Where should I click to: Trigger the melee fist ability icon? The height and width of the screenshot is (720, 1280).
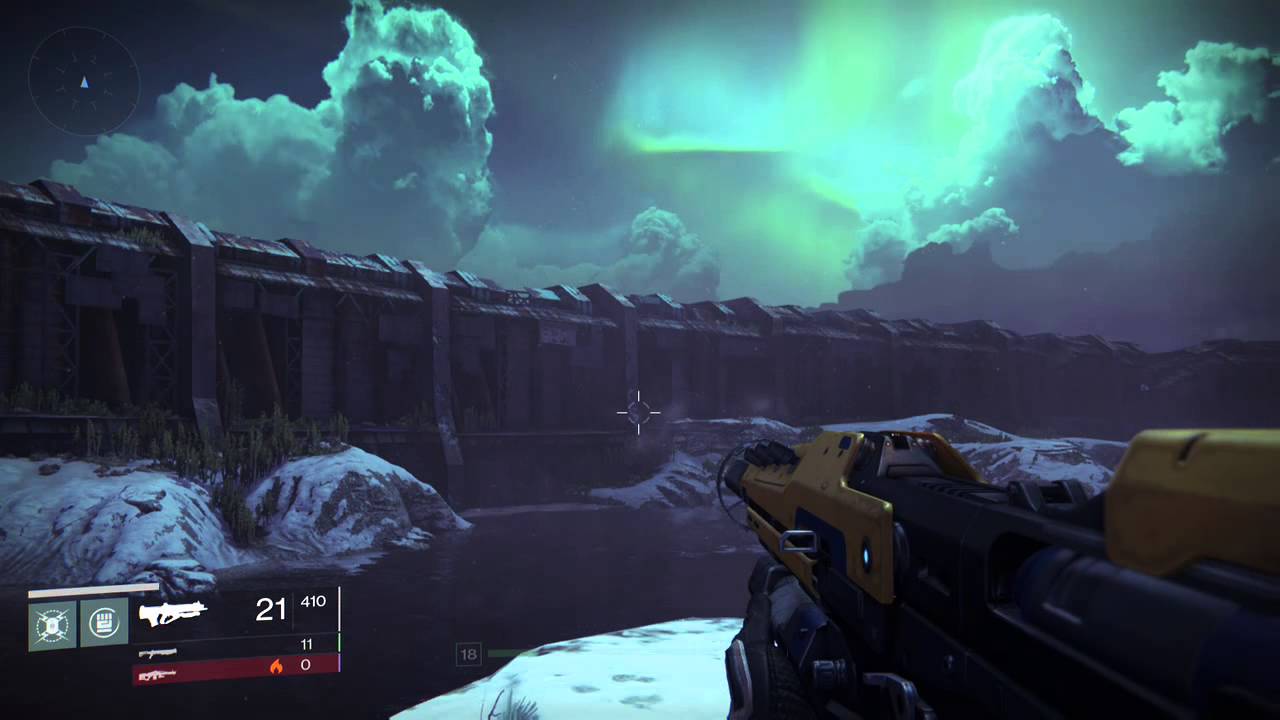[x=104, y=623]
